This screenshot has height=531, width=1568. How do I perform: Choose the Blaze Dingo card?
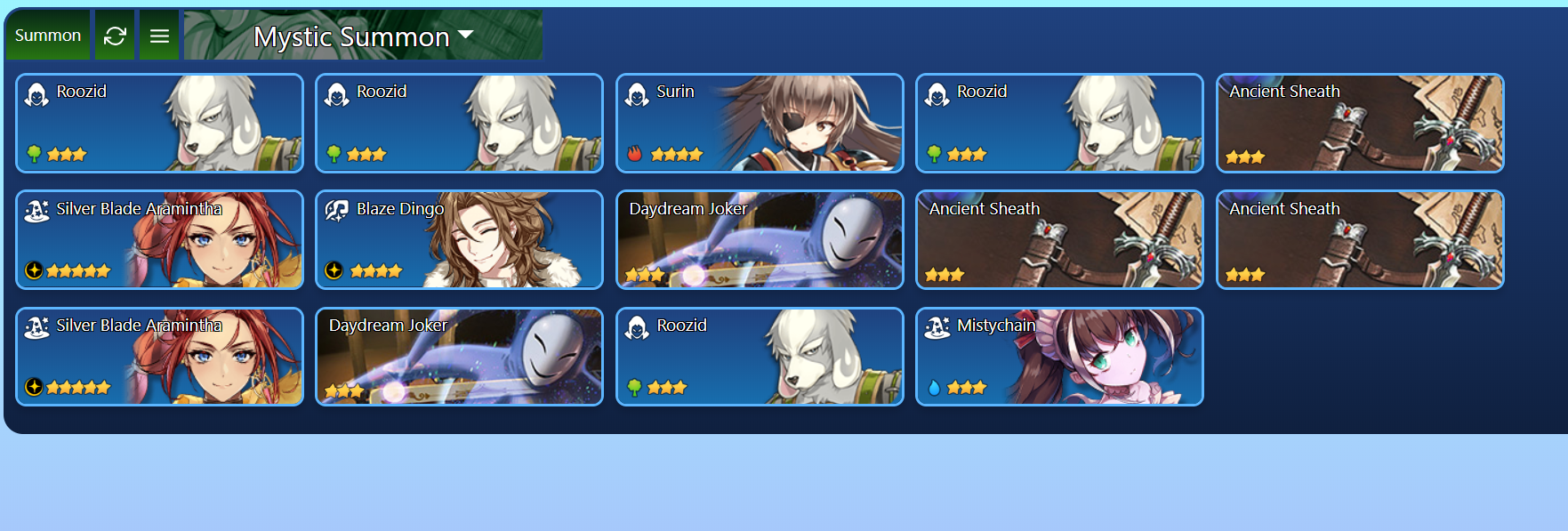(459, 239)
